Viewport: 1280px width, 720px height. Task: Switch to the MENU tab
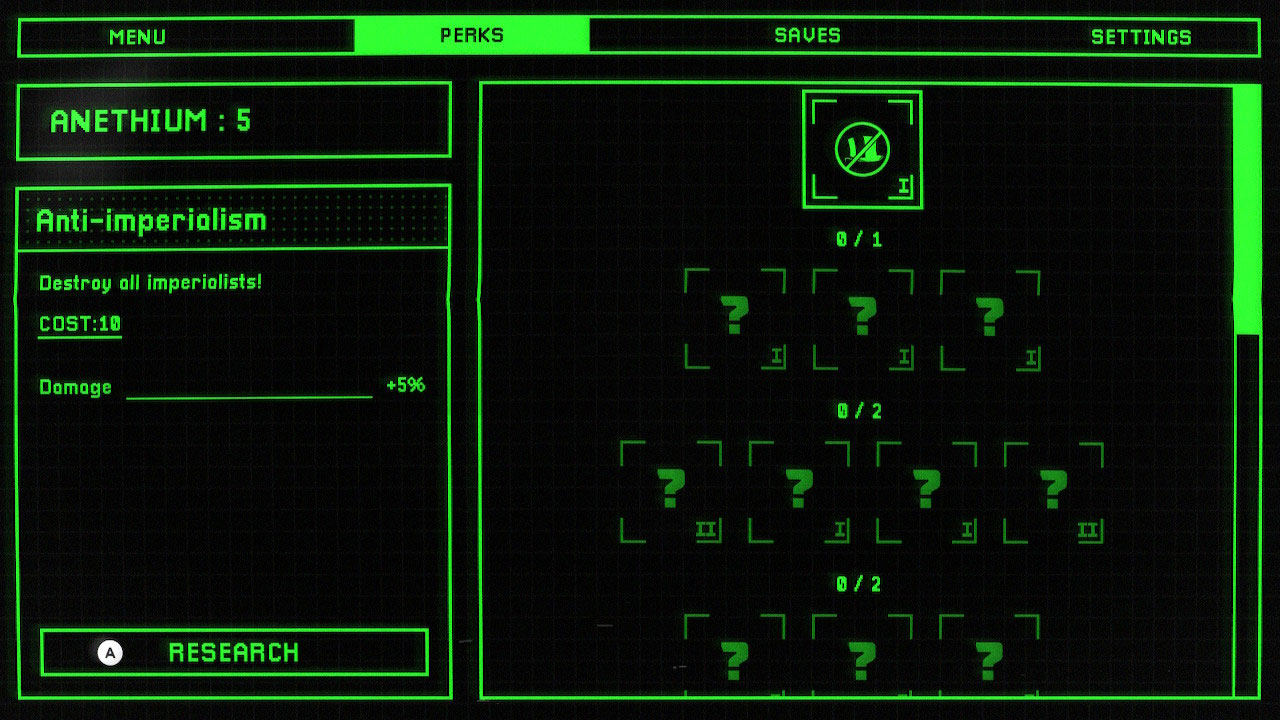[x=137, y=36]
